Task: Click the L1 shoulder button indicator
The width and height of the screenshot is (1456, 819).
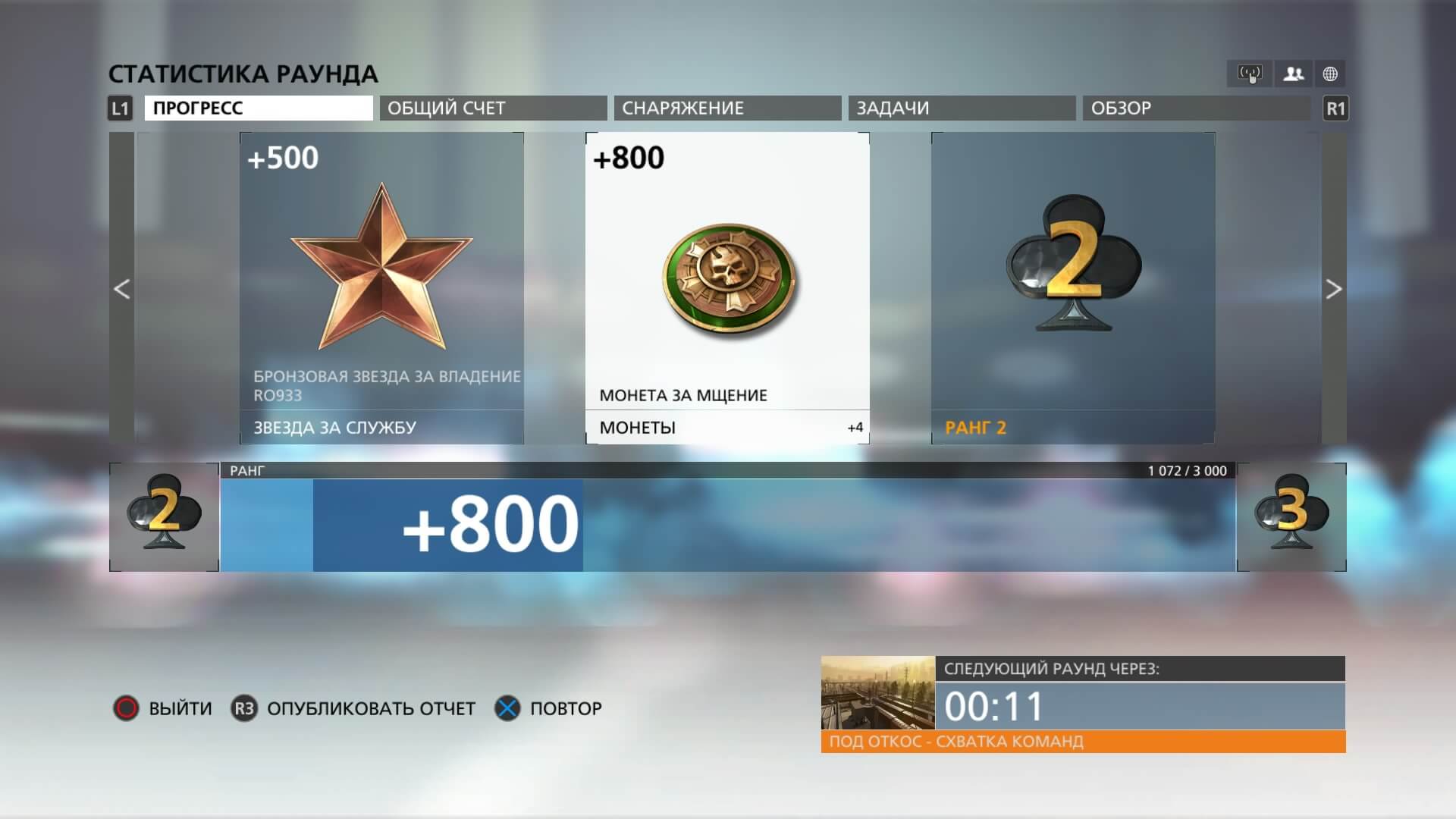Action: click(x=119, y=108)
